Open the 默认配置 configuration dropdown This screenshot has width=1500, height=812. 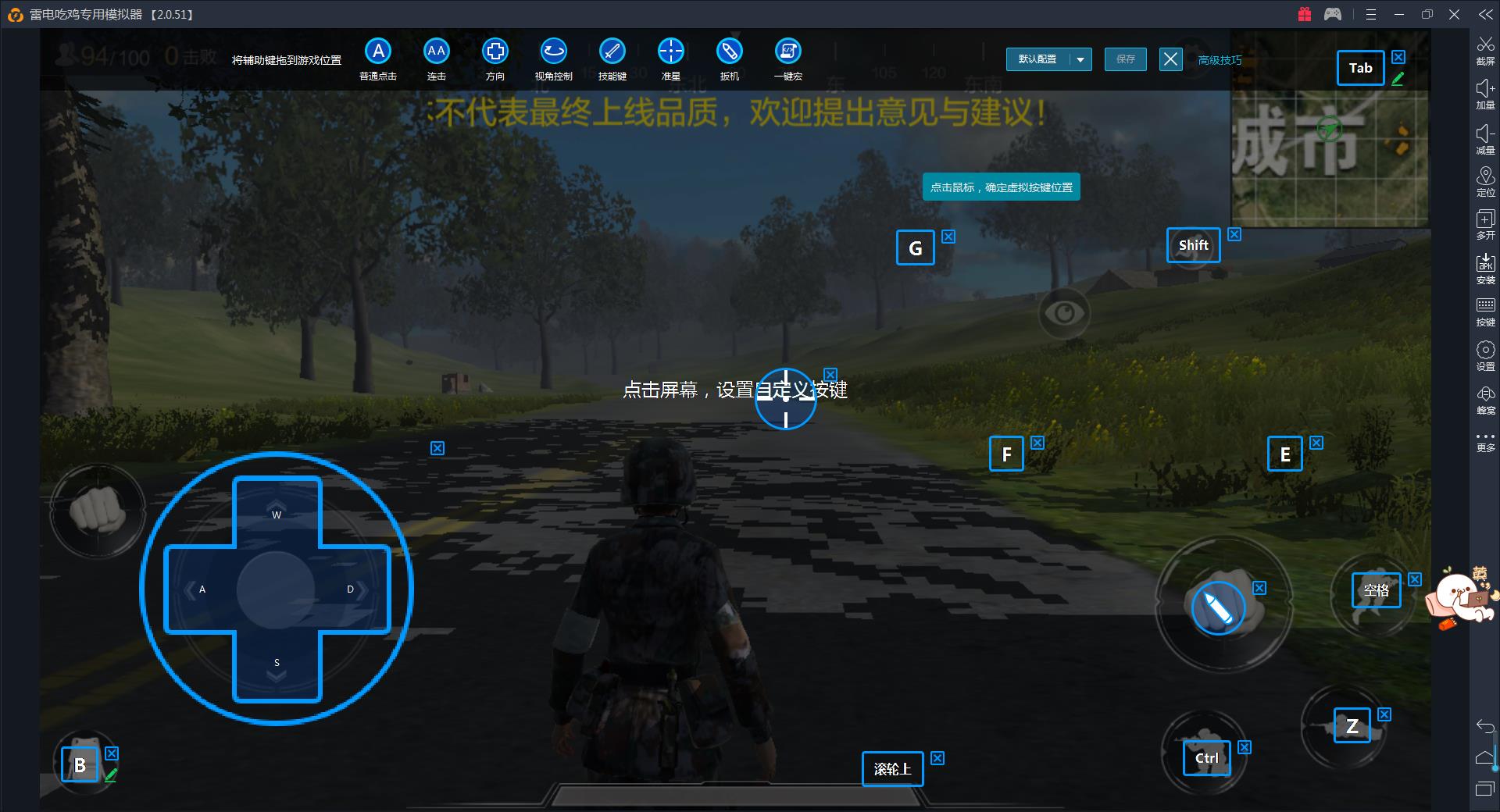click(1081, 59)
